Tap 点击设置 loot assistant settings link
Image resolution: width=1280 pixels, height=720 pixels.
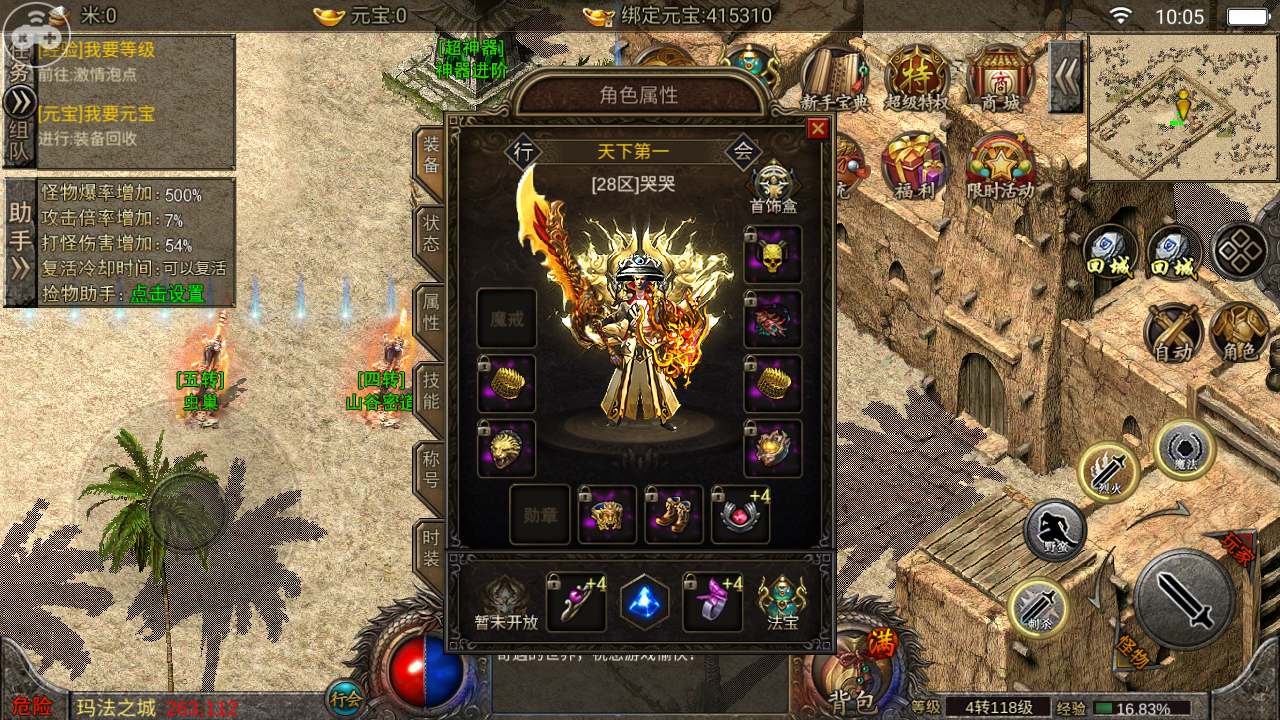click(x=167, y=294)
